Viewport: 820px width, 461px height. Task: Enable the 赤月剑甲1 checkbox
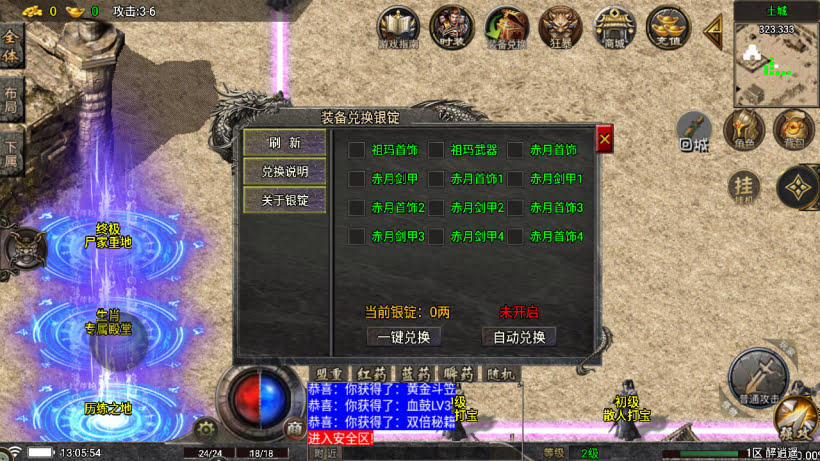point(515,179)
